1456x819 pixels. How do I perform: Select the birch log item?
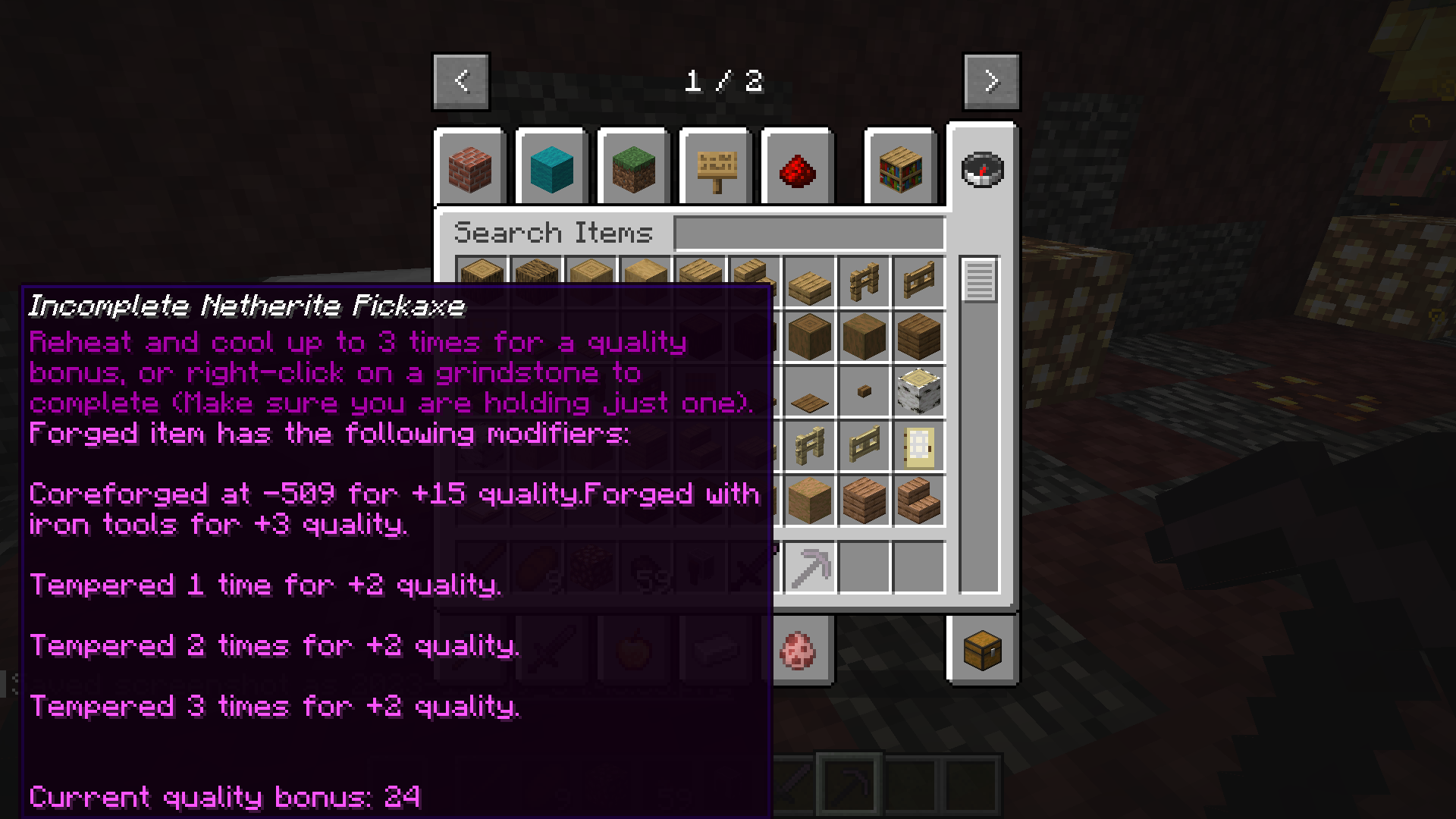(x=918, y=391)
